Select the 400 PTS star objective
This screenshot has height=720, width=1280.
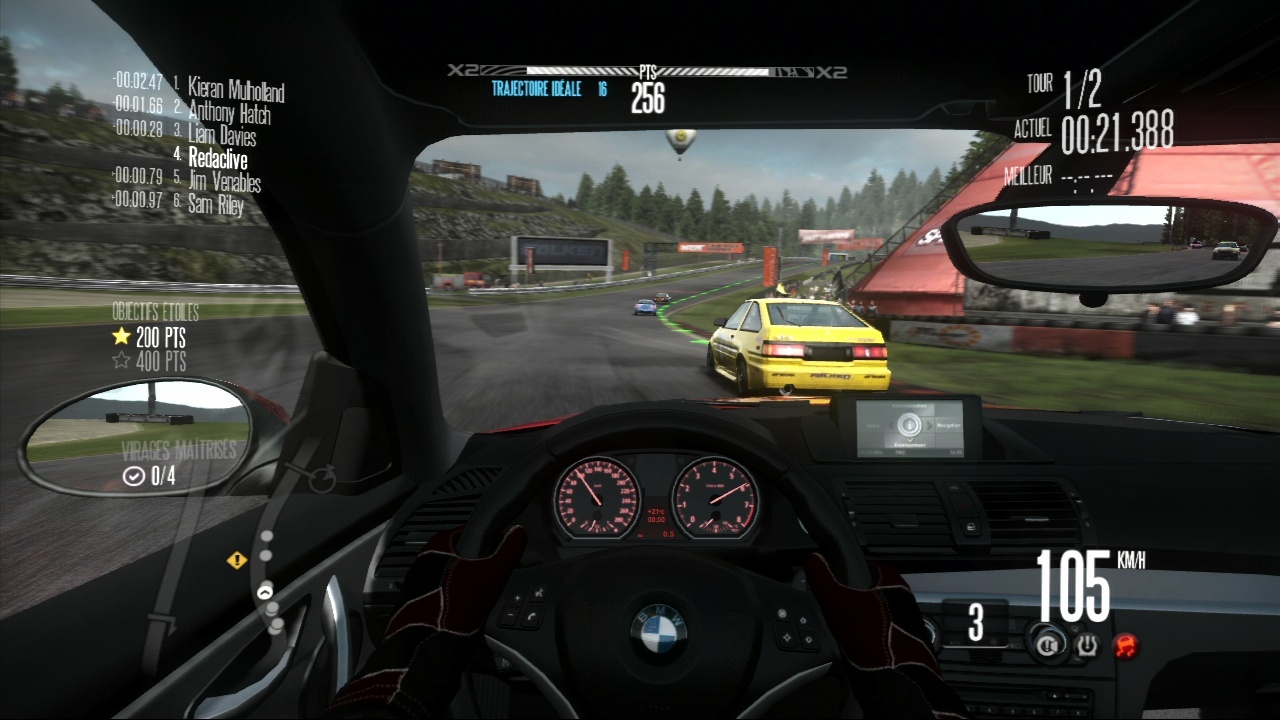click(150, 360)
